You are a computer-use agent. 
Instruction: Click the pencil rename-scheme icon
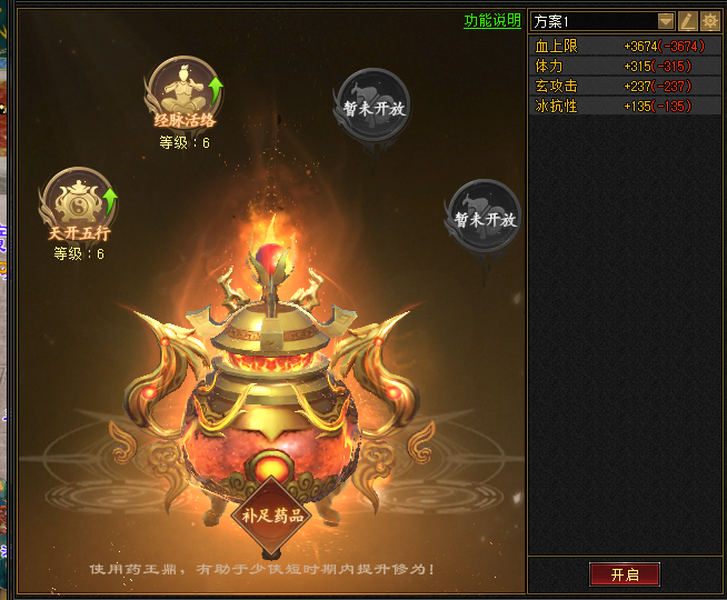point(688,21)
